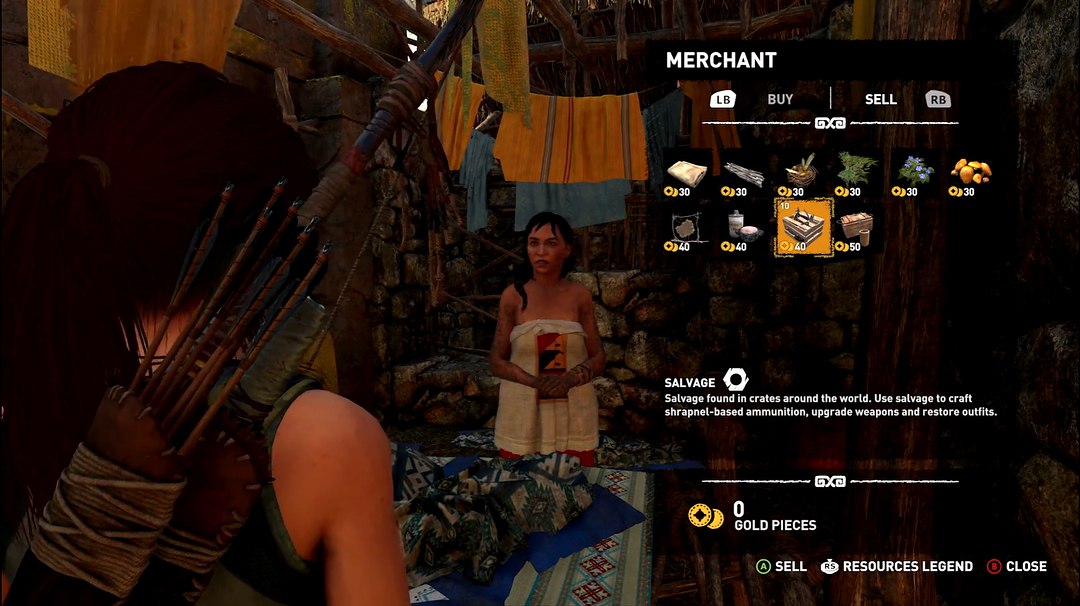The width and height of the screenshot is (1080, 606).
Task: Click the Sell button at the bottom
Action: tap(781, 566)
